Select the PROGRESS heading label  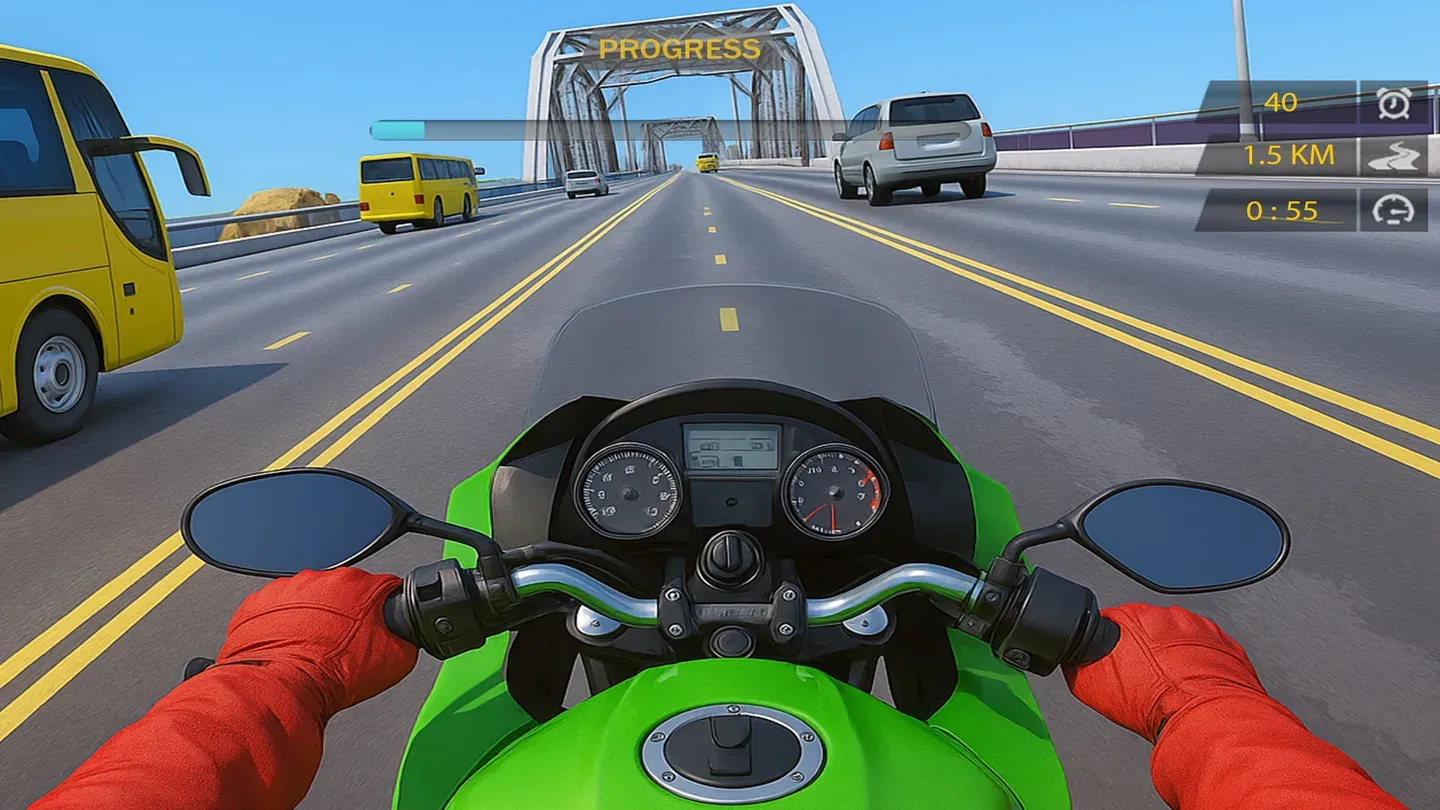click(x=678, y=47)
